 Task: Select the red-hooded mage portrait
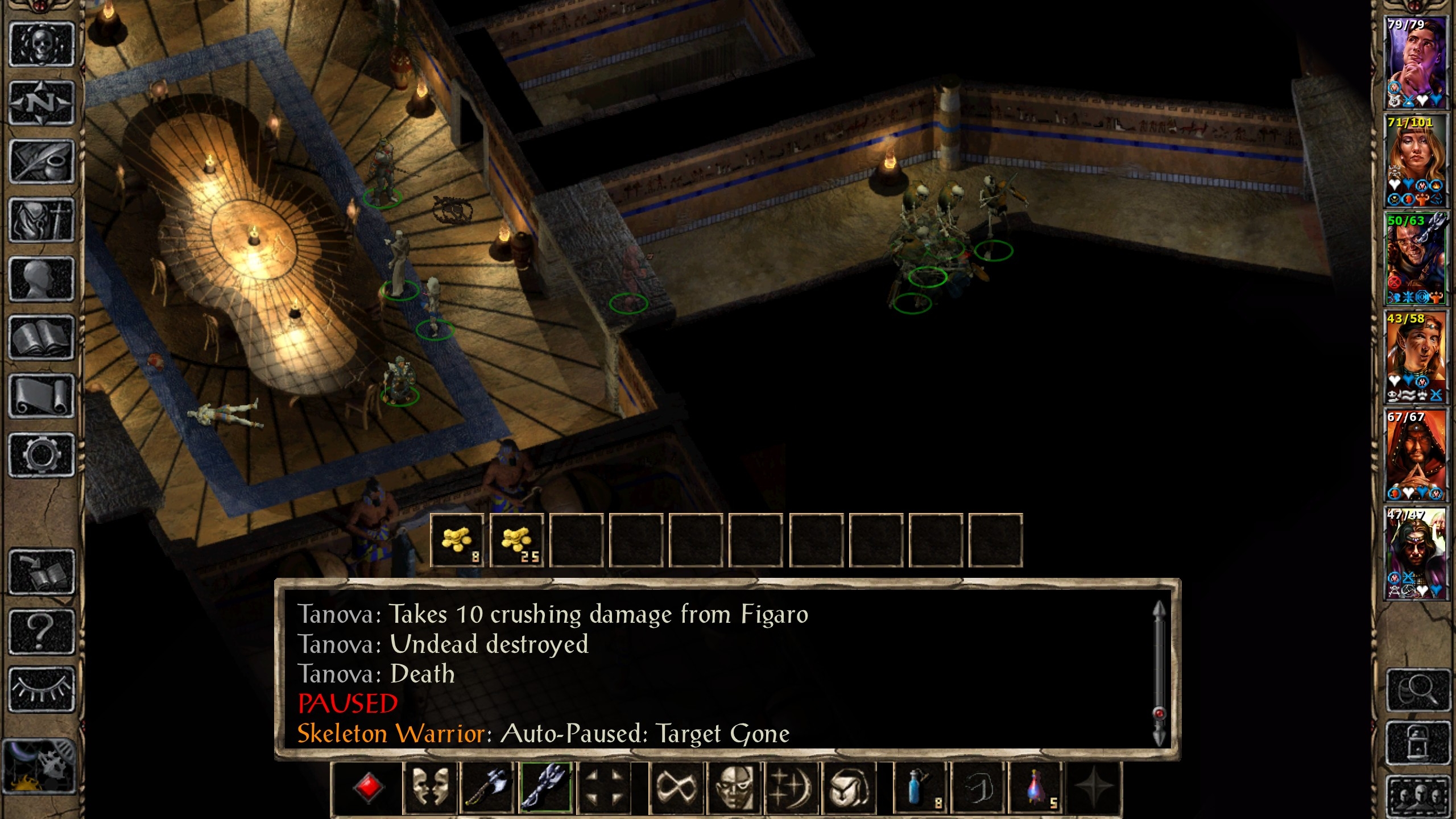click(1414, 455)
